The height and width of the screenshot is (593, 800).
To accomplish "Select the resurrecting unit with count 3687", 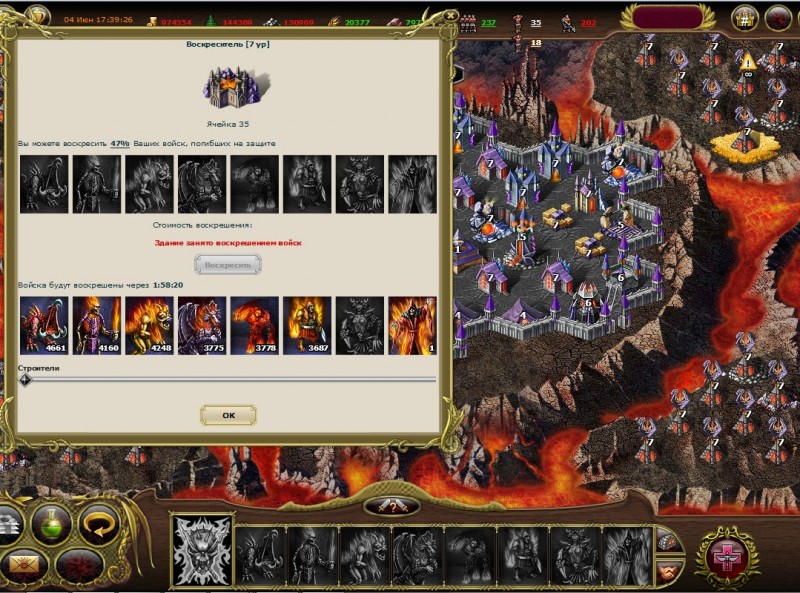I will [x=306, y=325].
